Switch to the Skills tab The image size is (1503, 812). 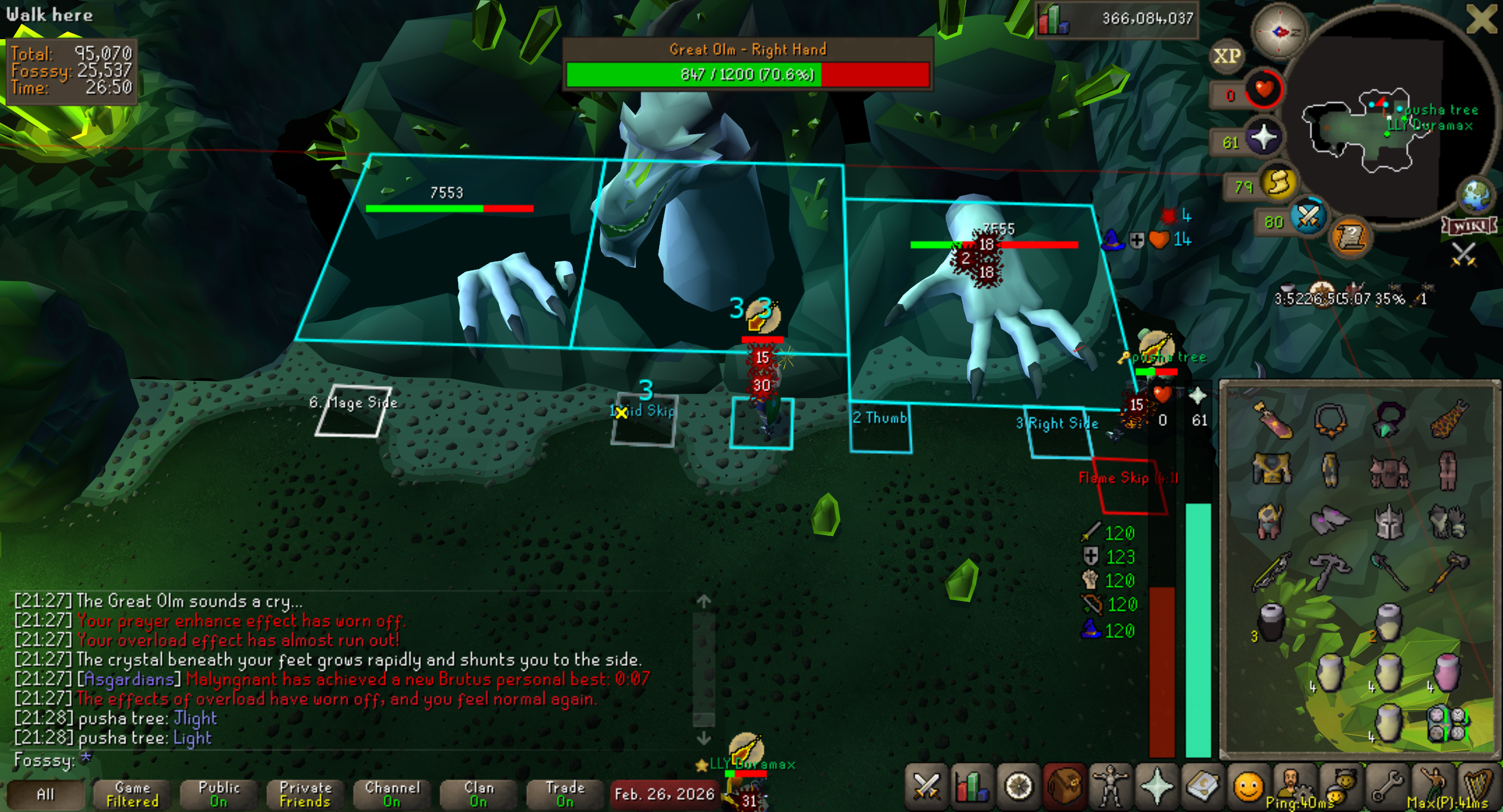971,788
